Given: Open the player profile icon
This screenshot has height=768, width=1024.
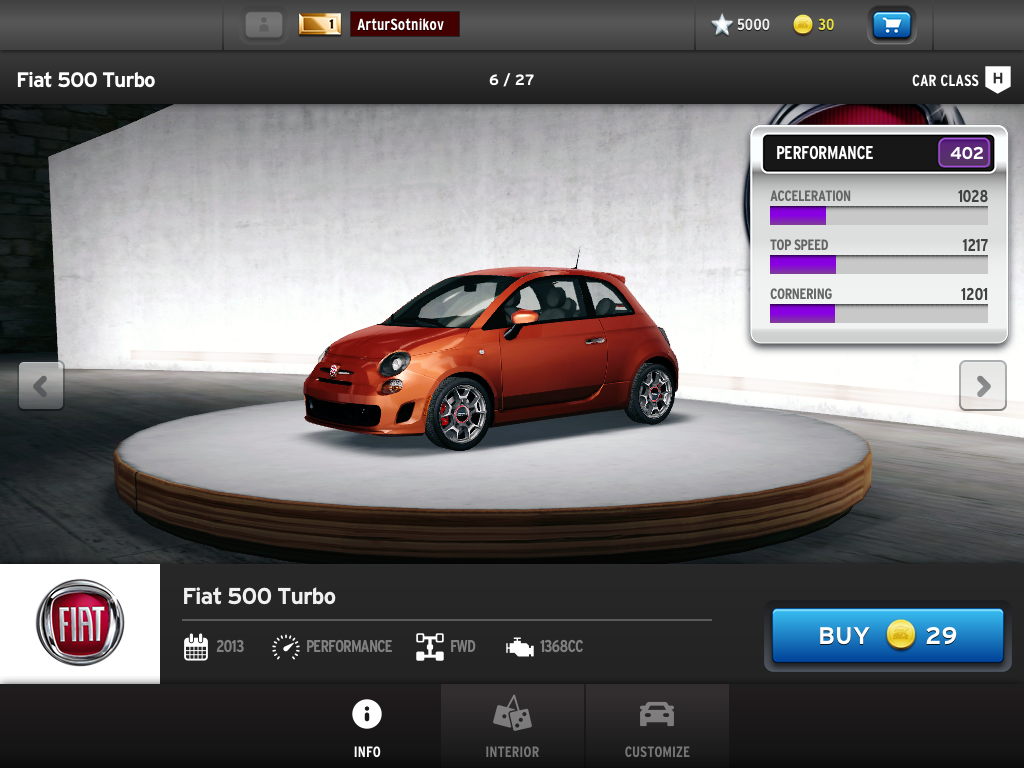Looking at the screenshot, I should tap(264, 25).
